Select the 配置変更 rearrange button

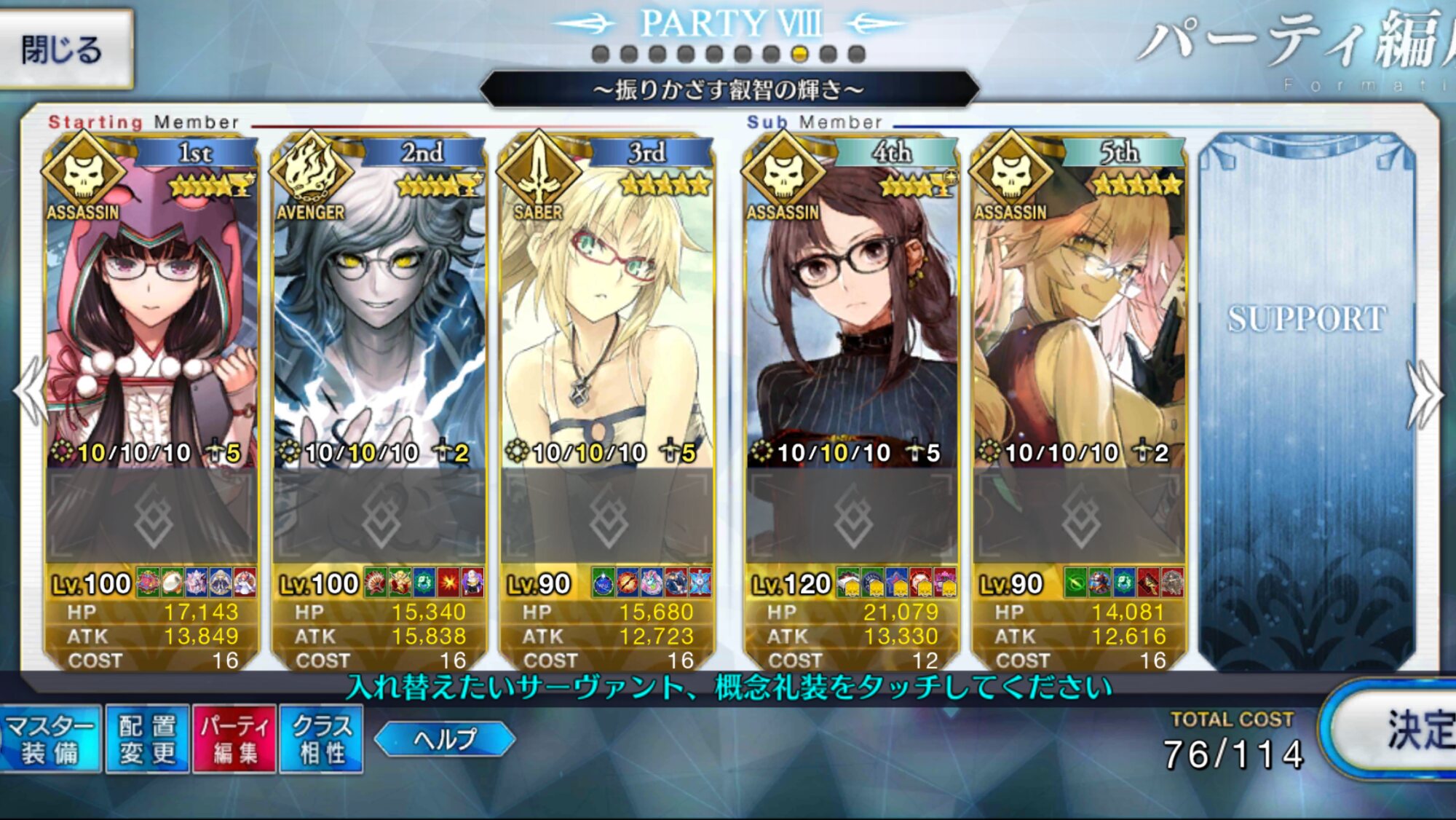(148, 739)
